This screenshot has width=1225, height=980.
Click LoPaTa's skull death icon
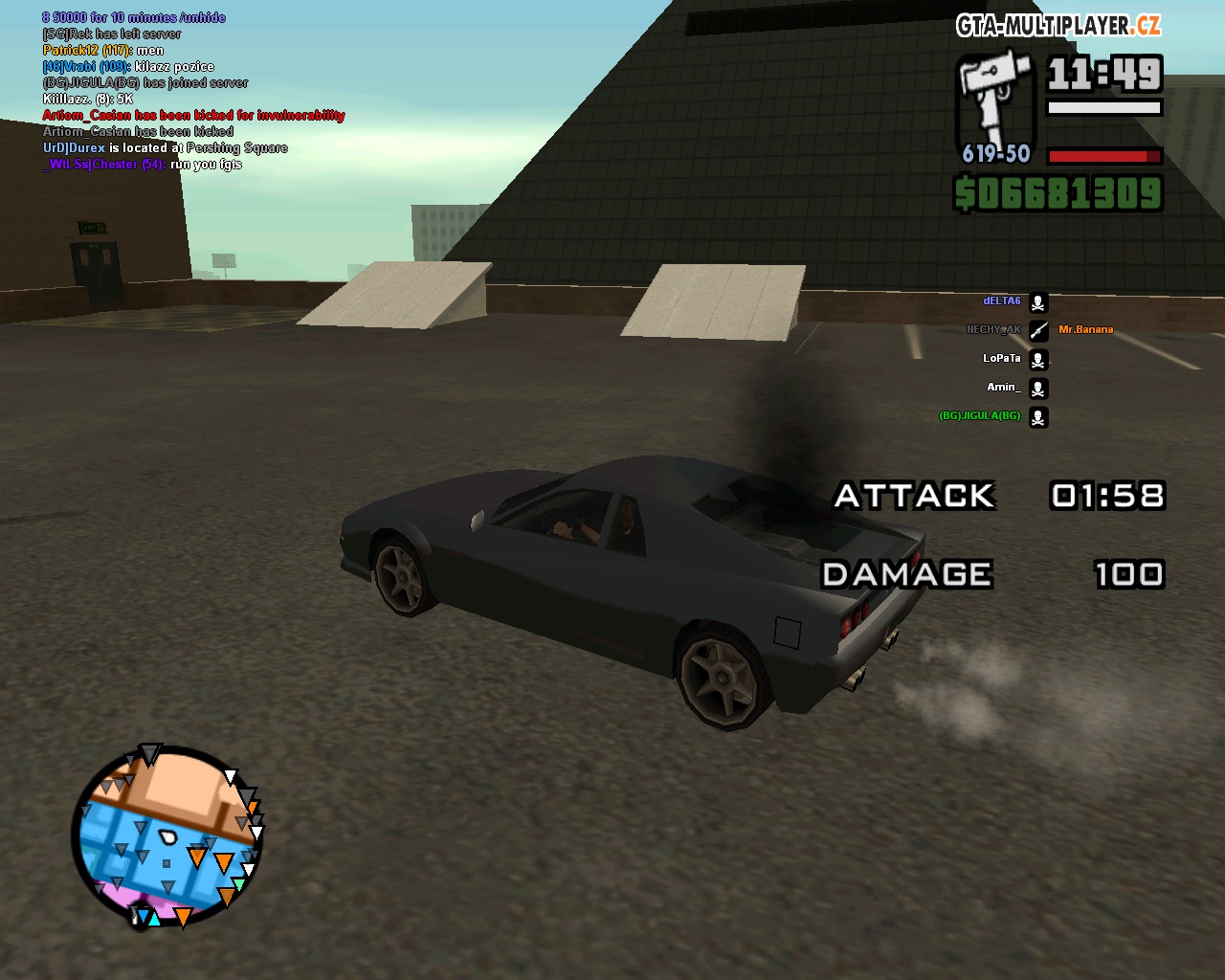click(x=1037, y=359)
